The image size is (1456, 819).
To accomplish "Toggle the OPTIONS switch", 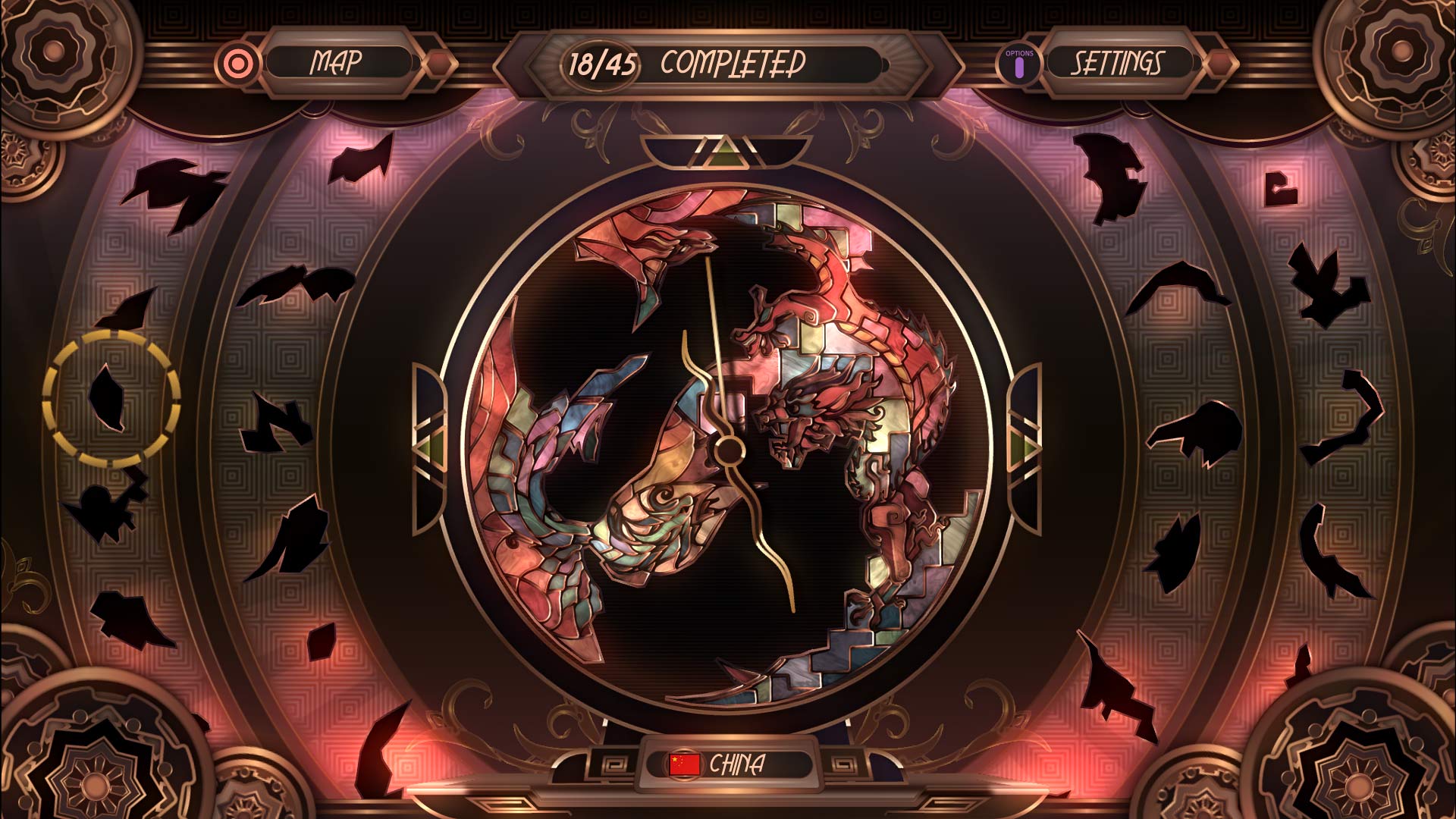I will (1019, 68).
